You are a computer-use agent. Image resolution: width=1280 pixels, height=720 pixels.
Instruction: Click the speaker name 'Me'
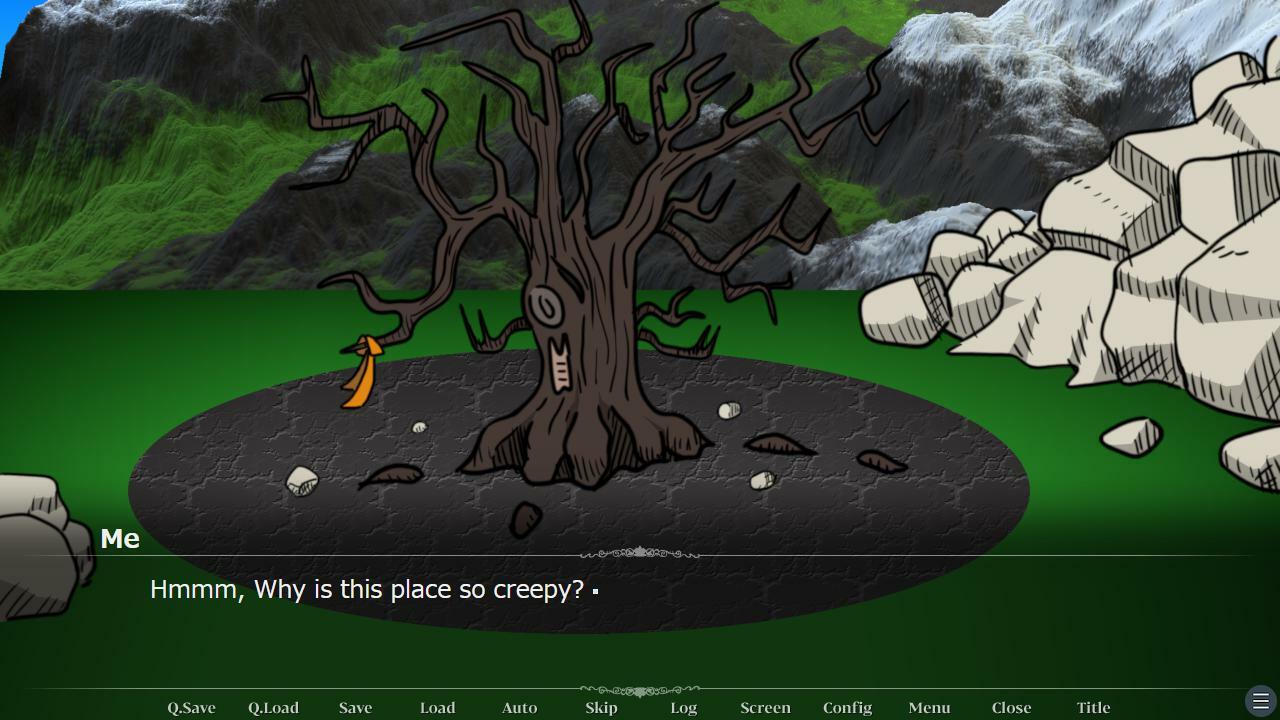120,538
